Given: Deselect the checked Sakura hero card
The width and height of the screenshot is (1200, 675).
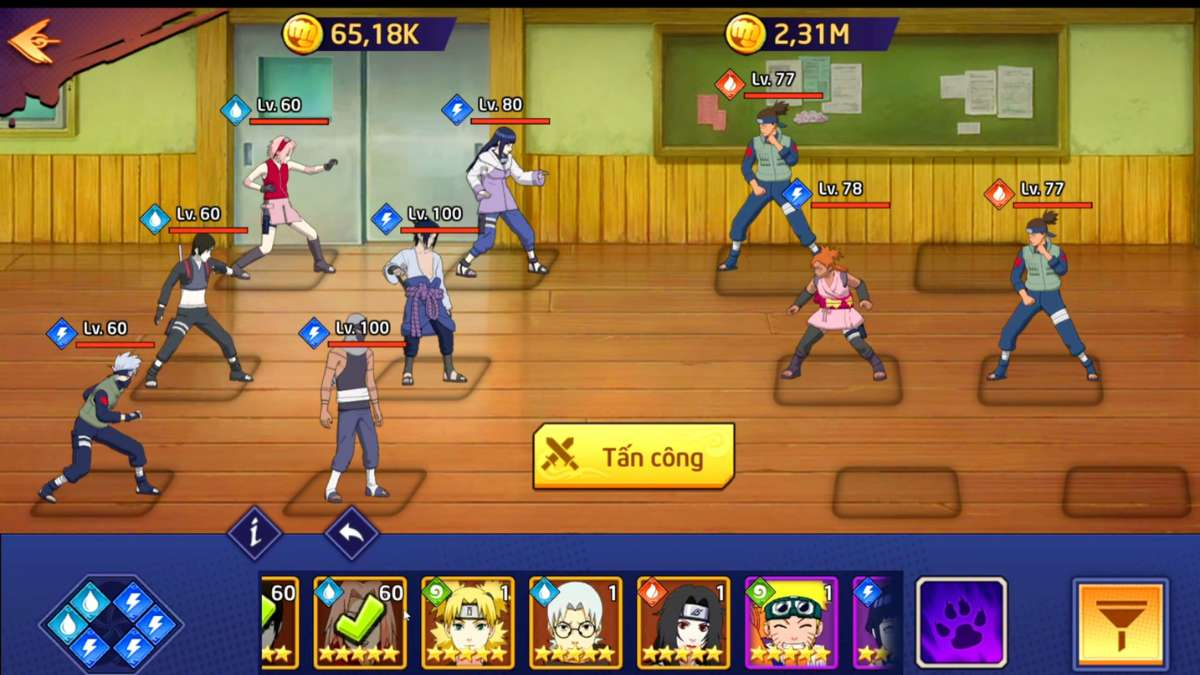Looking at the screenshot, I should pyautogui.click(x=360, y=622).
